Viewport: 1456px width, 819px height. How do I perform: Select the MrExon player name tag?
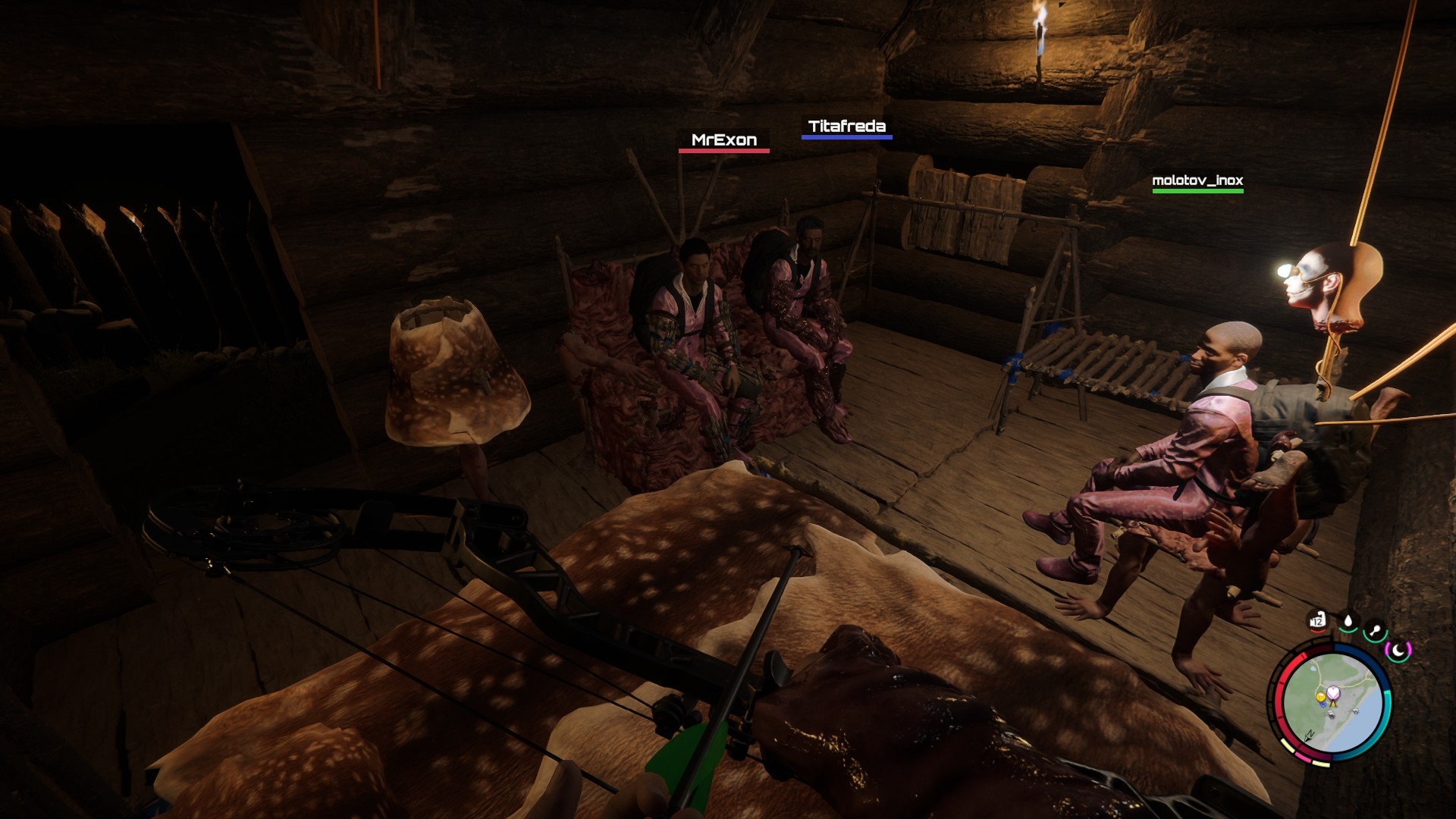coord(723,140)
